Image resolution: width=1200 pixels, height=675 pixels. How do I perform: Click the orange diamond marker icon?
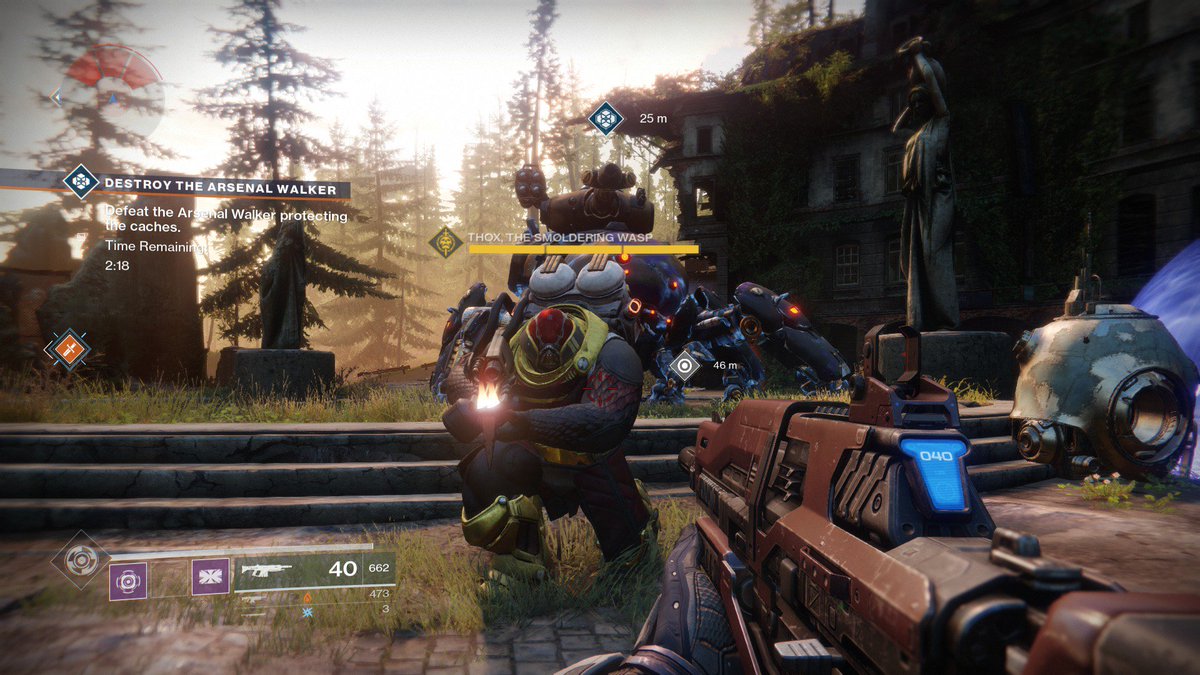[69, 349]
